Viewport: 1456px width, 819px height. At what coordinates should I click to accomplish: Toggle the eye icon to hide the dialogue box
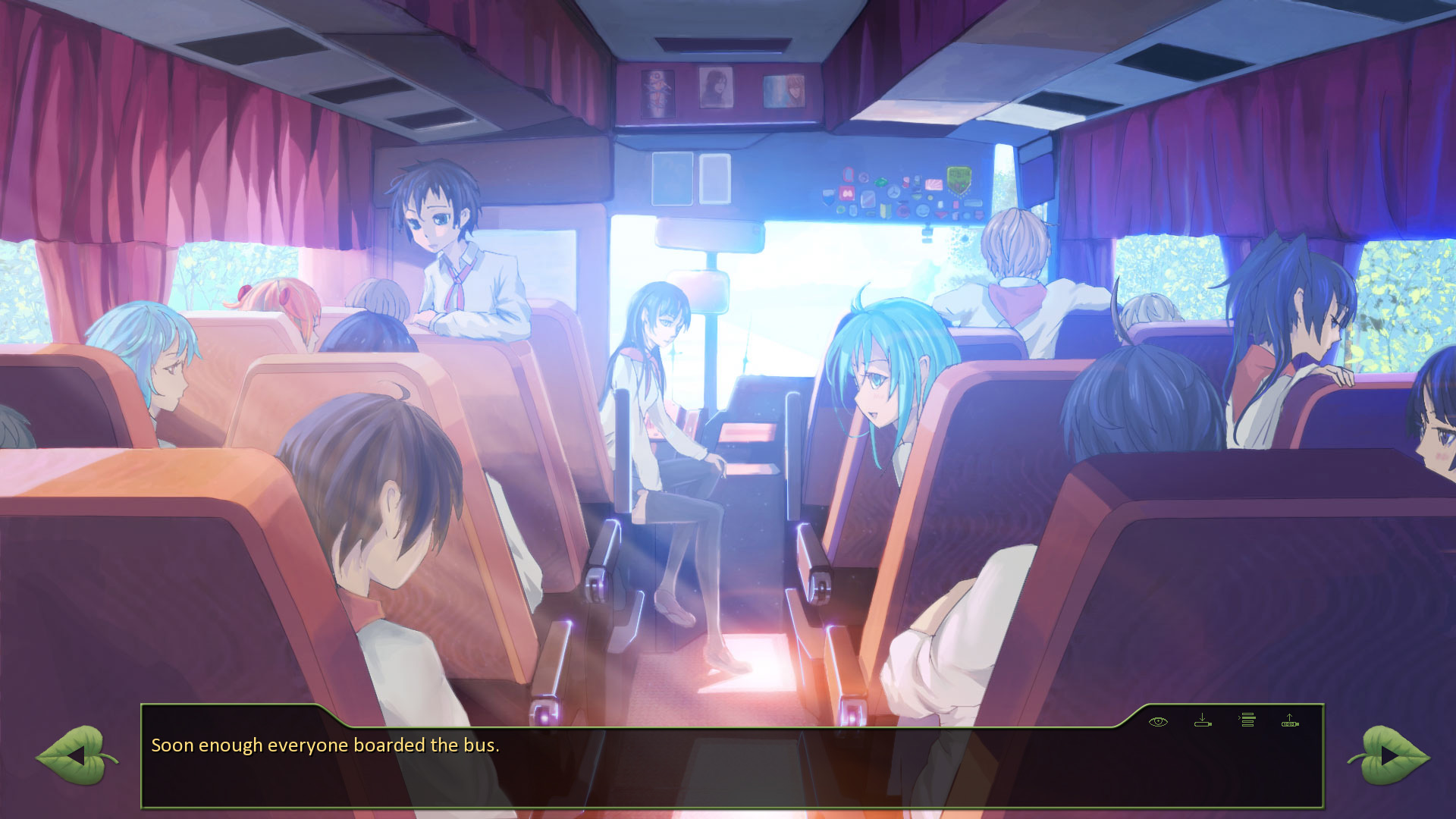1158,721
